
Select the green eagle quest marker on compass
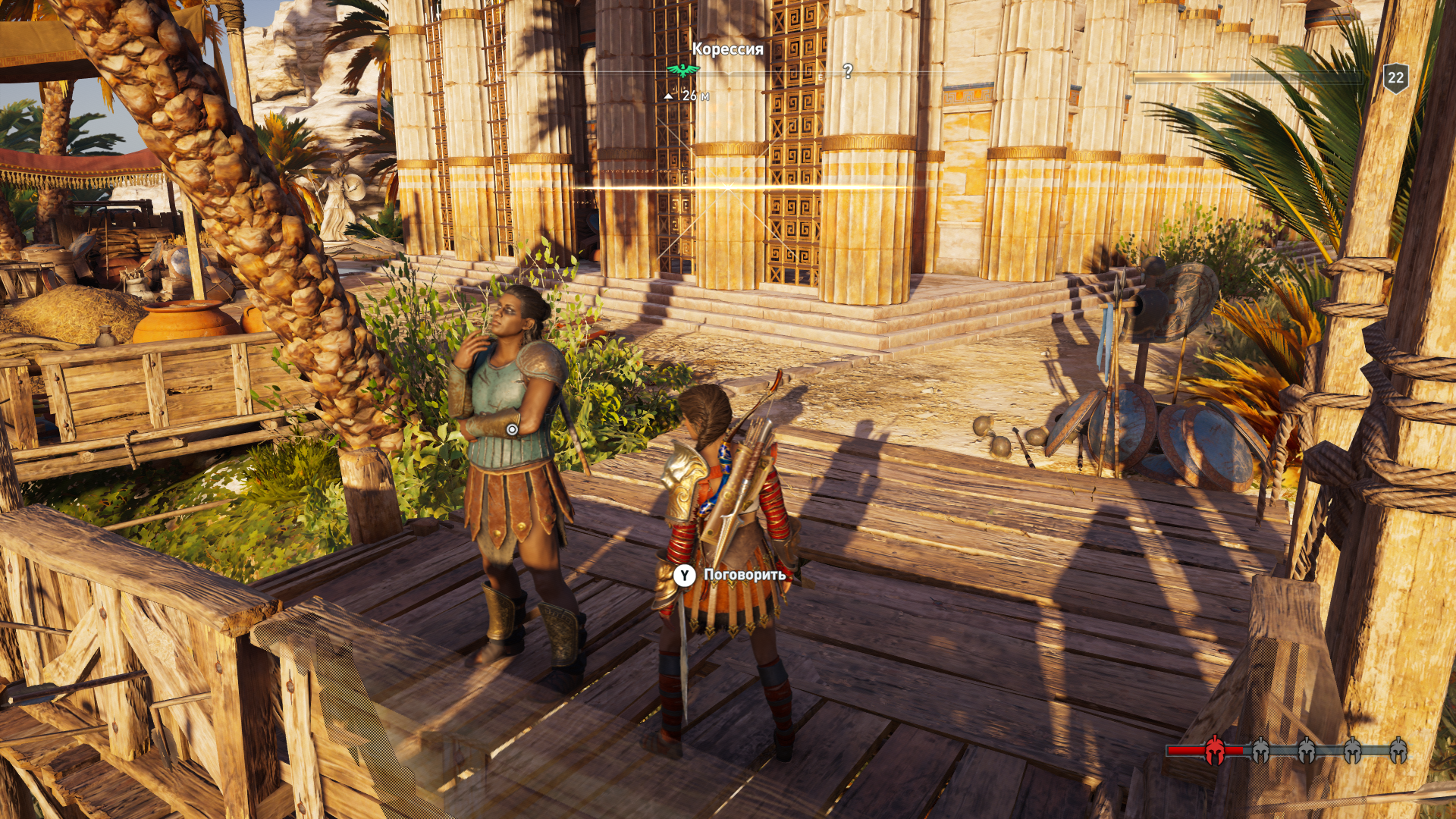(x=682, y=71)
